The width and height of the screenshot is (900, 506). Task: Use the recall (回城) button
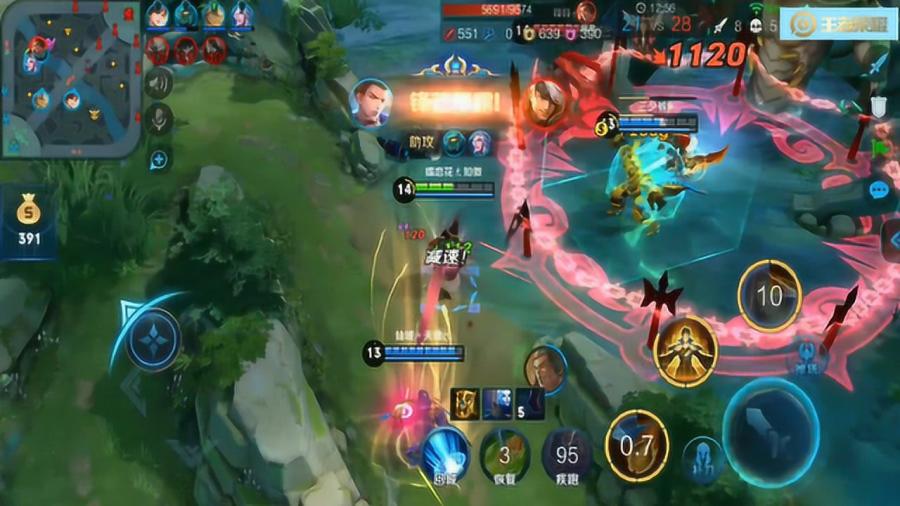click(x=444, y=453)
